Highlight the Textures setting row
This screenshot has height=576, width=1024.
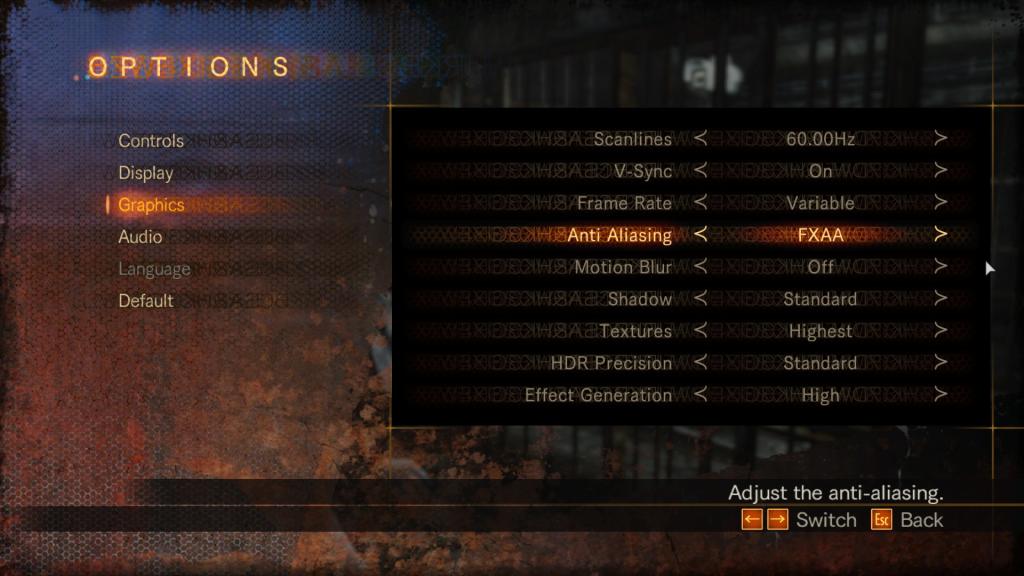click(x=635, y=331)
